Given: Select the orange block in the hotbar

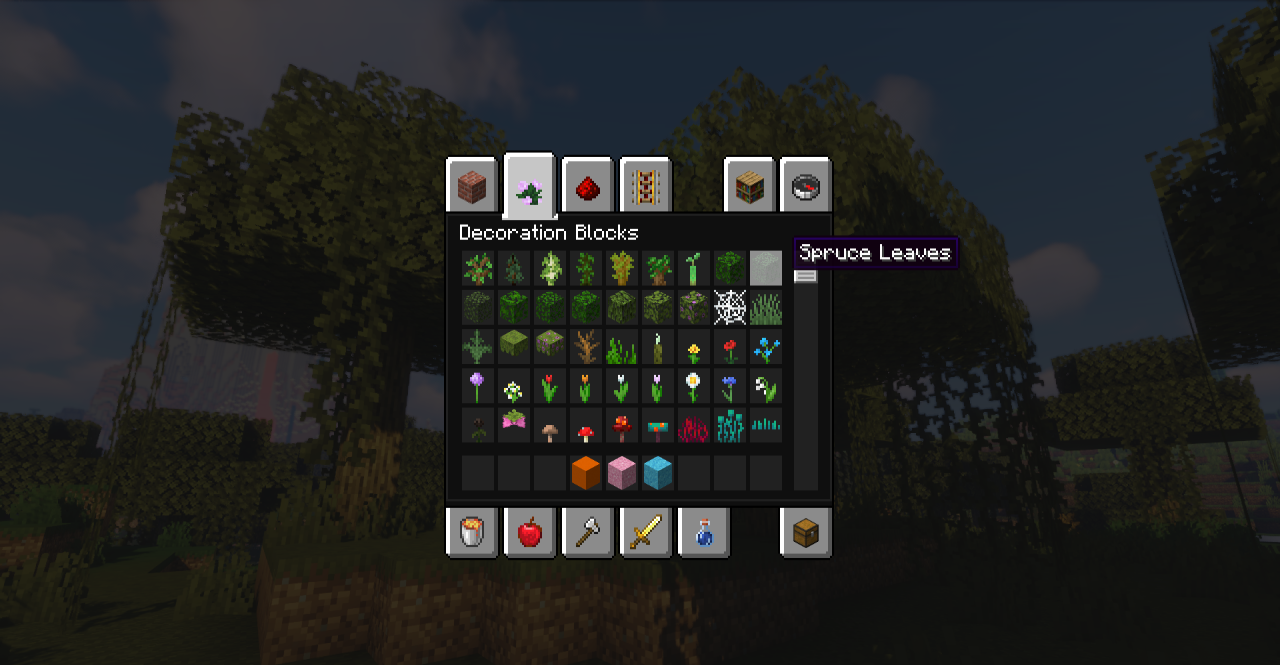Looking at the screenshot, I should tap(586, 472).
